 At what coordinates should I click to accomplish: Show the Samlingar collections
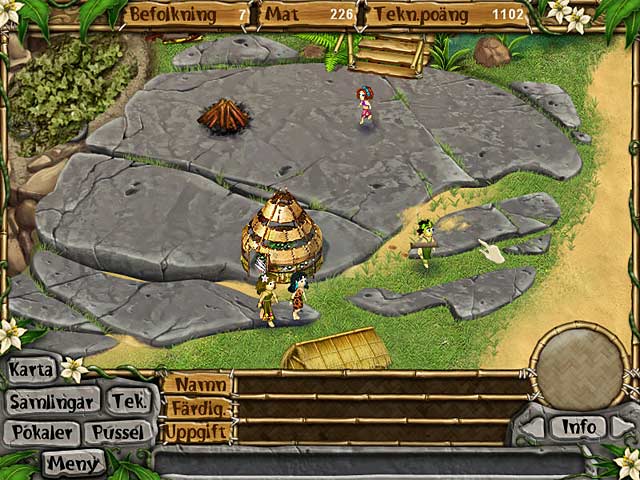click(x=51, y=402)
